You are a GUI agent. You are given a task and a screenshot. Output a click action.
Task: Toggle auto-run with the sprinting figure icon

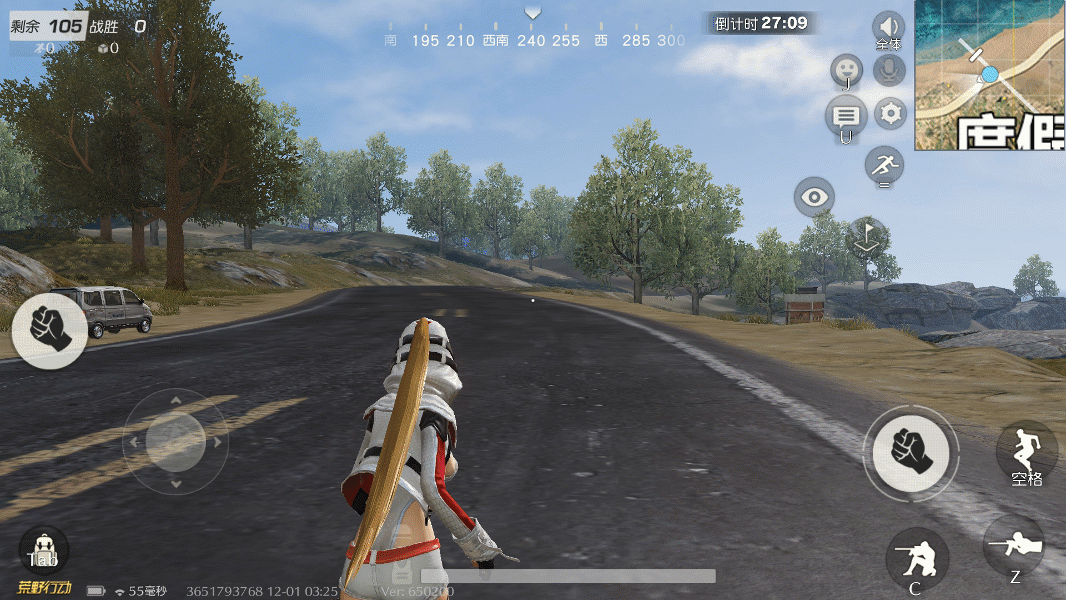(884, 164)
